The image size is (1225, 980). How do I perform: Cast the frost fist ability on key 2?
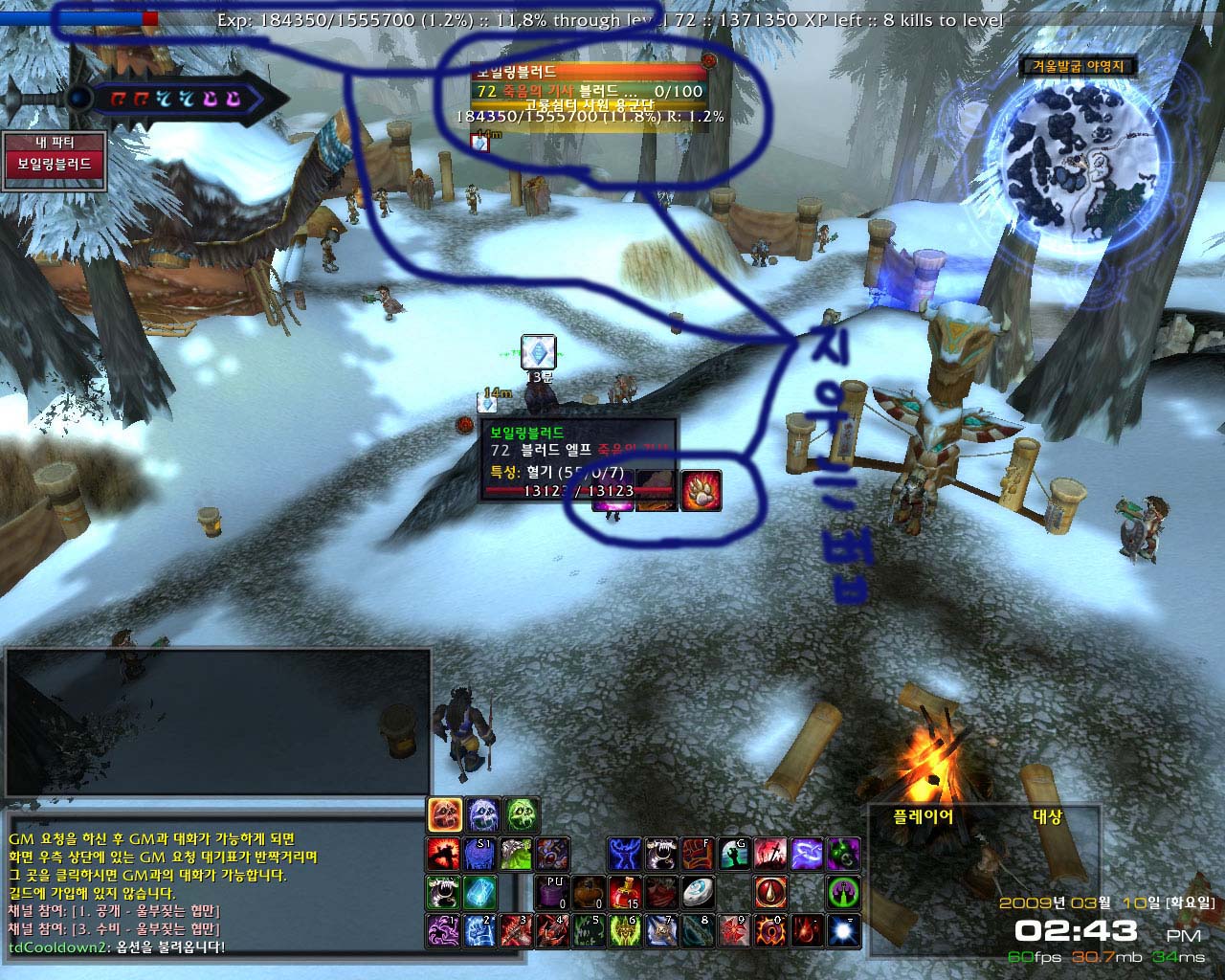point(480,931)
